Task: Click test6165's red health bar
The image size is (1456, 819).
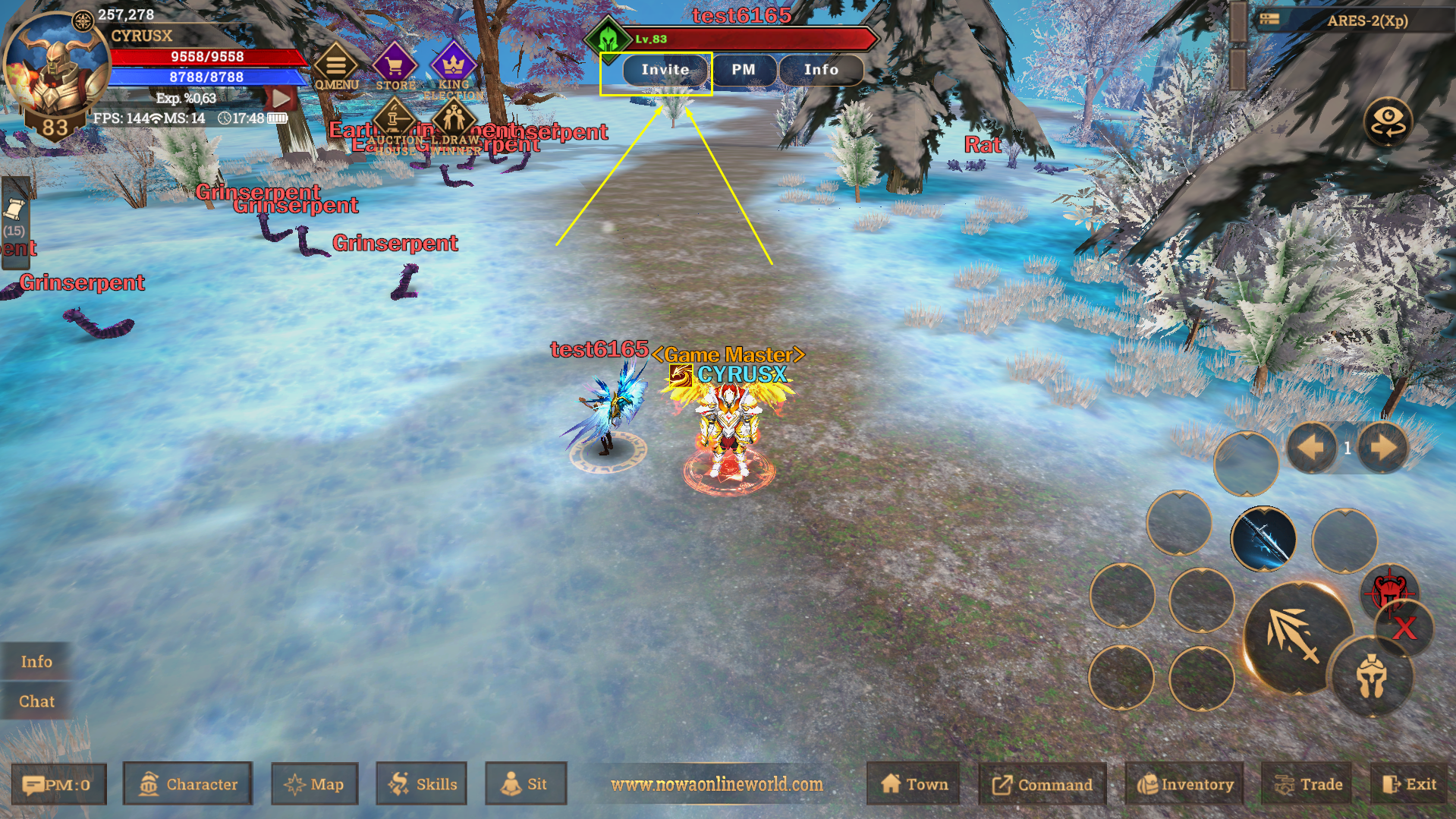Action: point(751,38)
